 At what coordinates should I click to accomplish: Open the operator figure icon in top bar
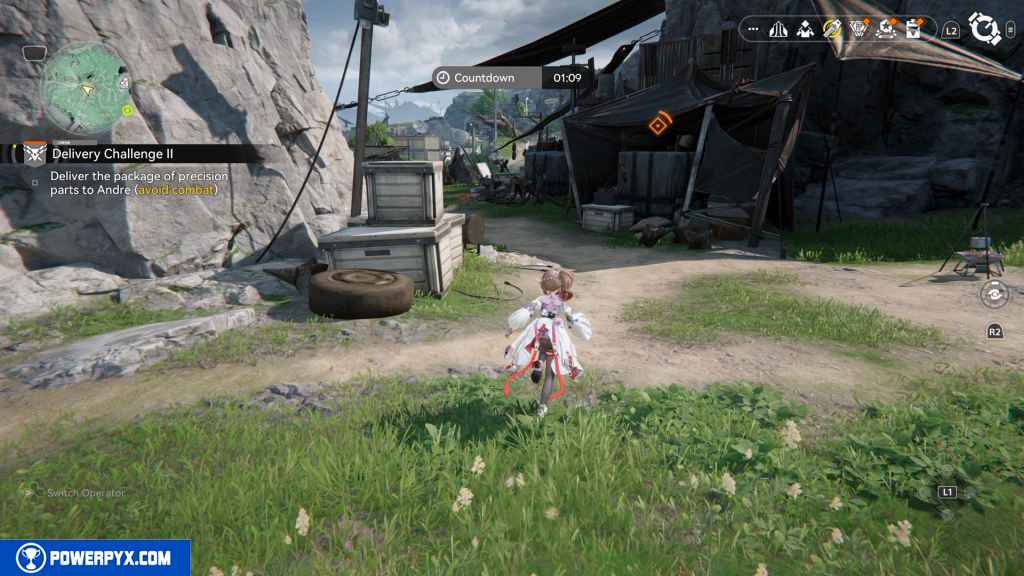[805, 30]
